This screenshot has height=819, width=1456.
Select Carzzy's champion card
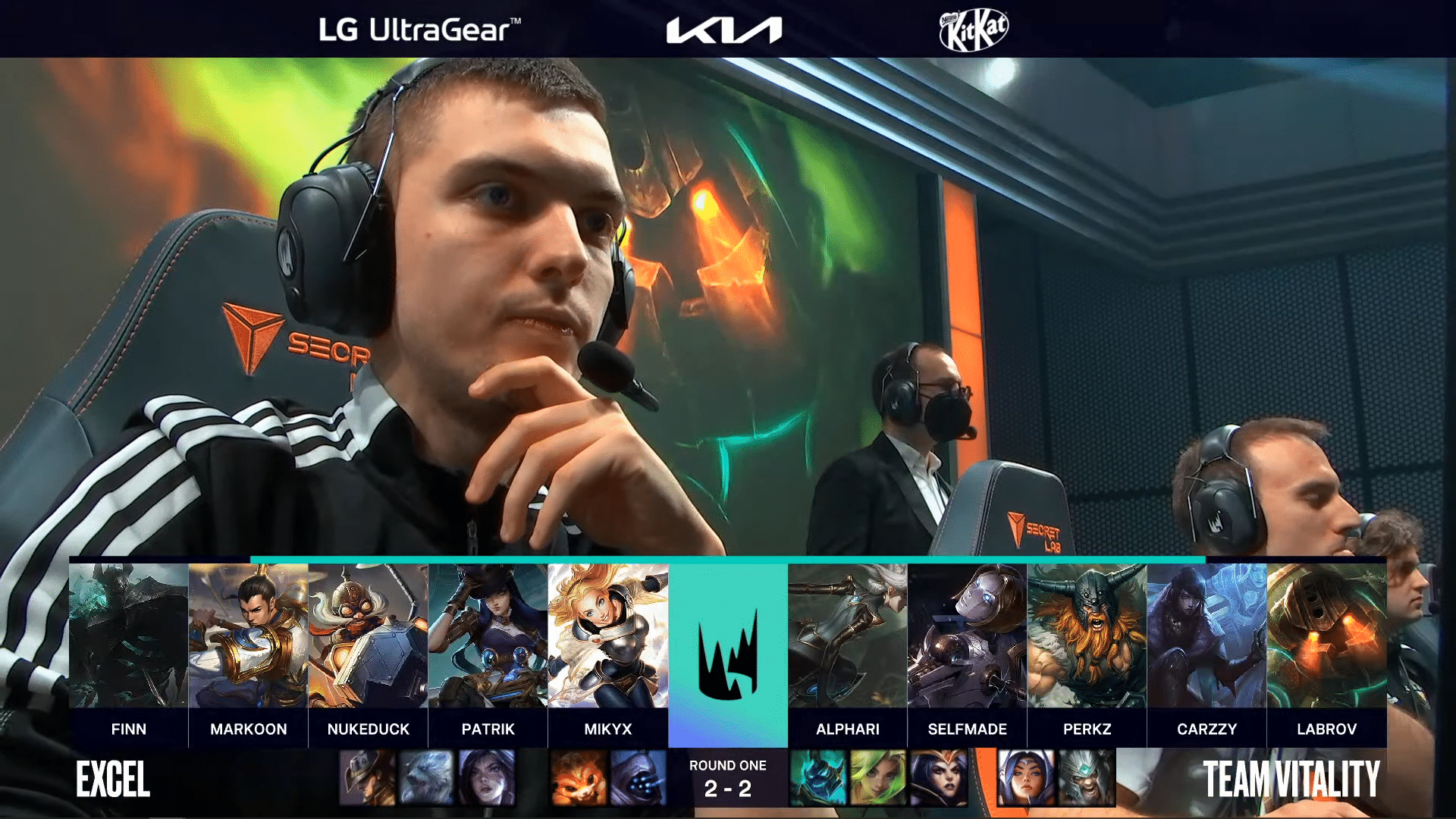(x=1207, y=635)
